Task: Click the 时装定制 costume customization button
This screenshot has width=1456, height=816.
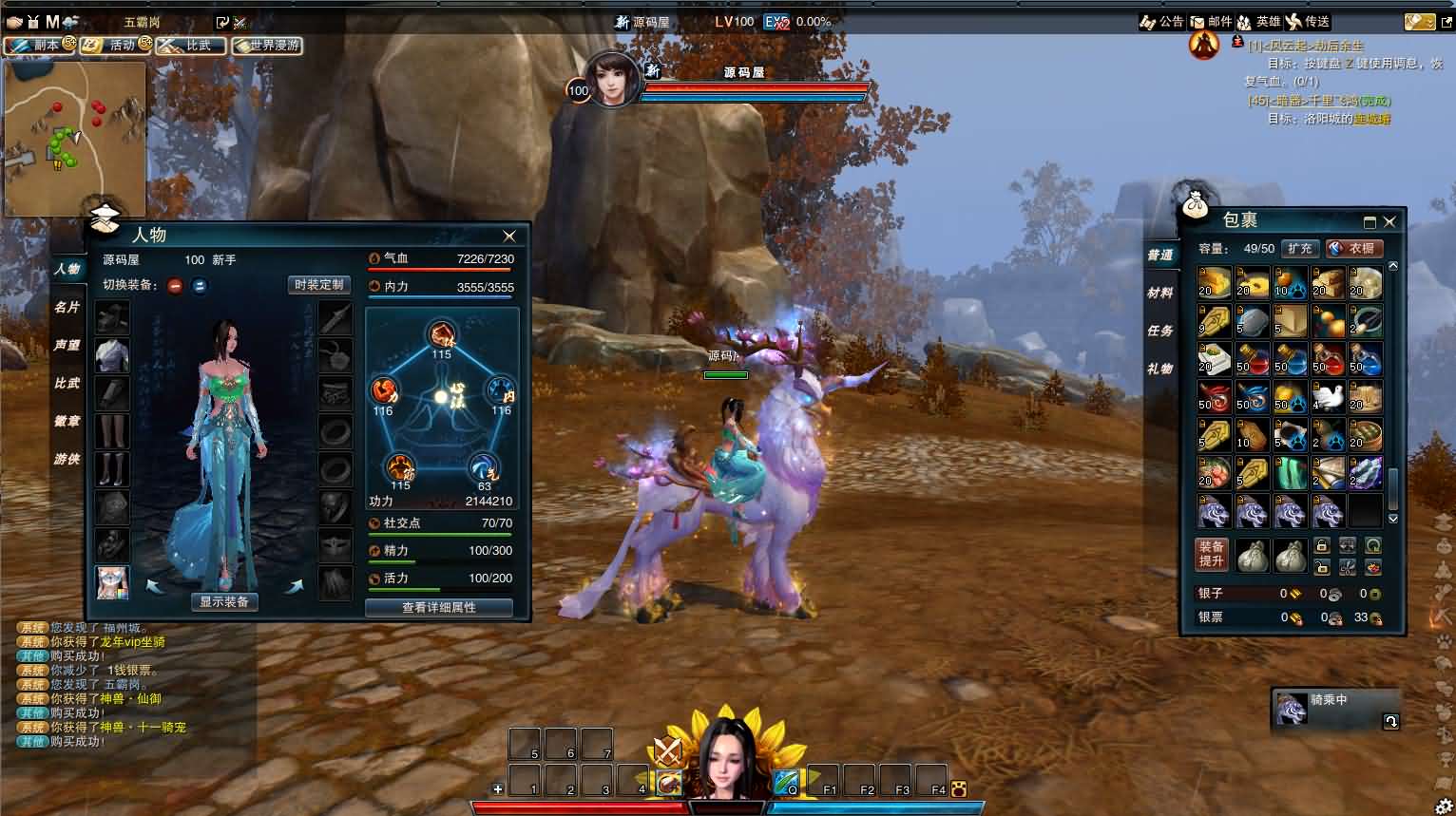Action: (318, 285)
